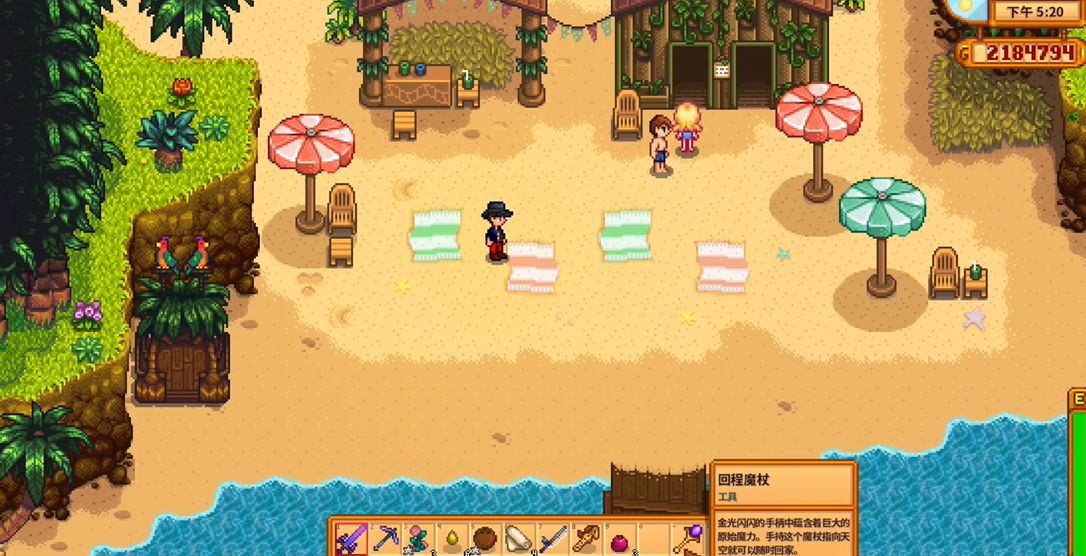Select the purple Galaxy Sword slot
The image size is (1086, 556).
(x=351, y=539)
